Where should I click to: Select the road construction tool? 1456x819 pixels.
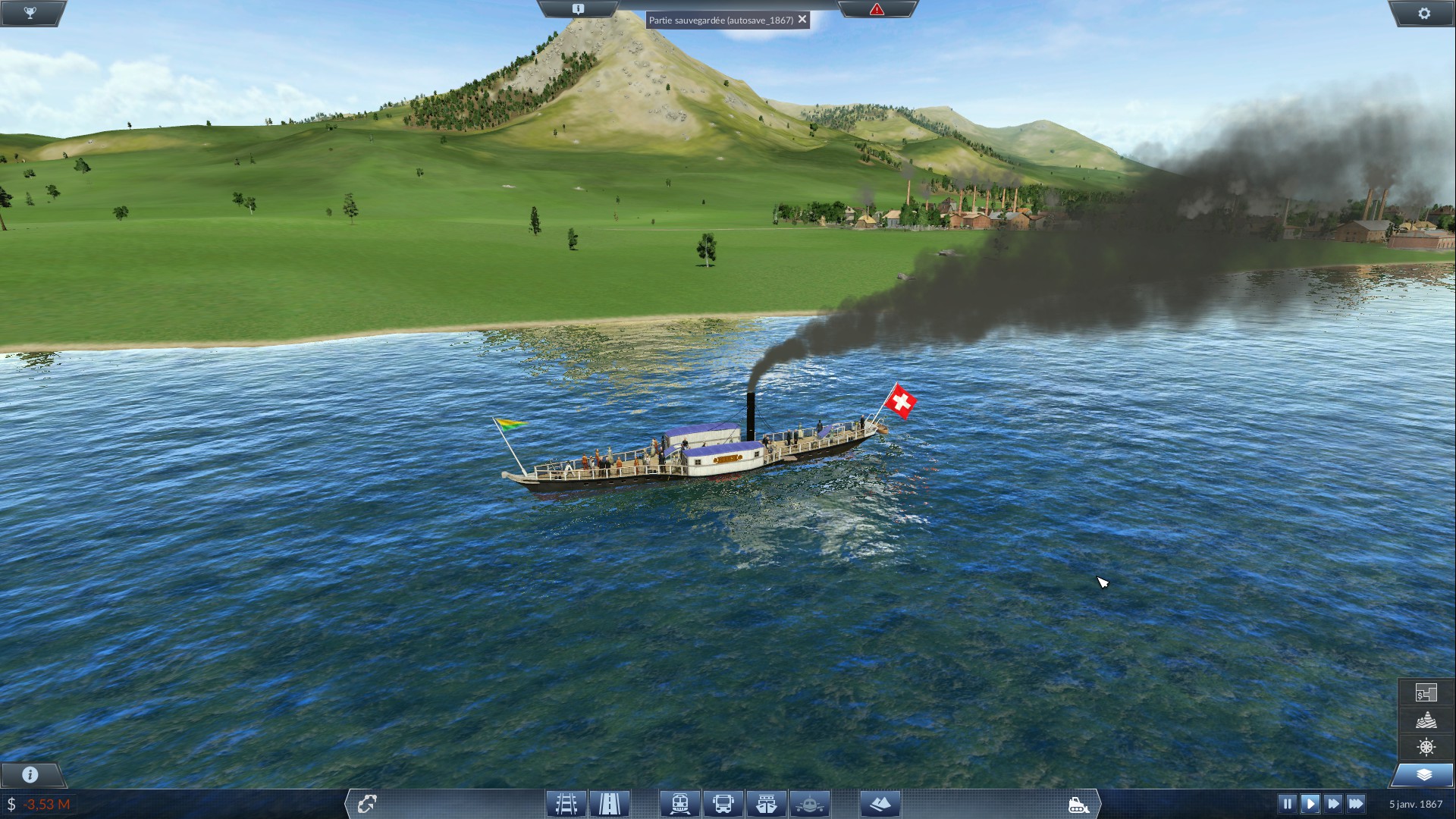pyautogui.click(x=610, y=803)
